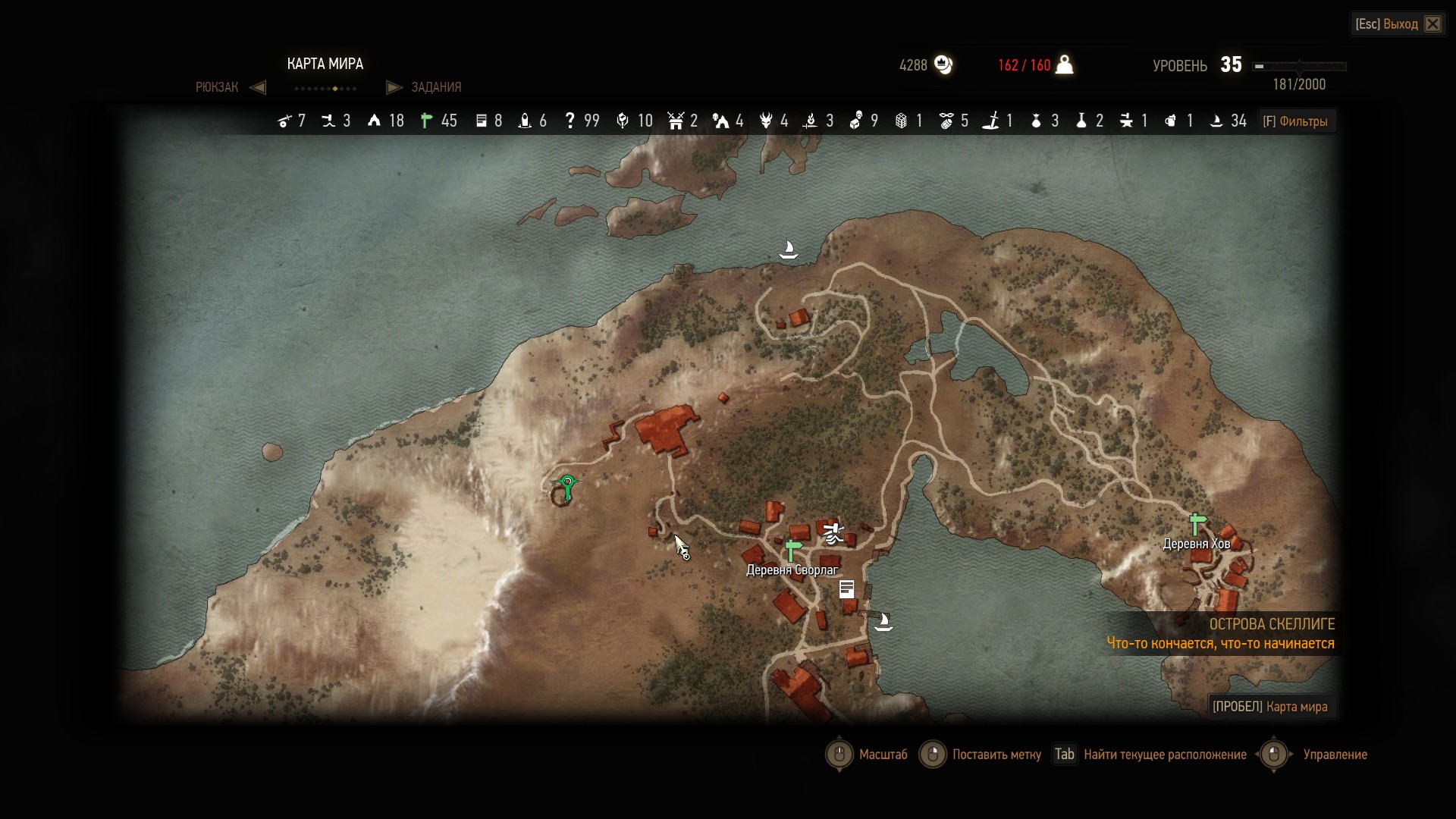
Task: Select the white crossed-figure marker above Сворлаг
Action: [x=833, y=533]
